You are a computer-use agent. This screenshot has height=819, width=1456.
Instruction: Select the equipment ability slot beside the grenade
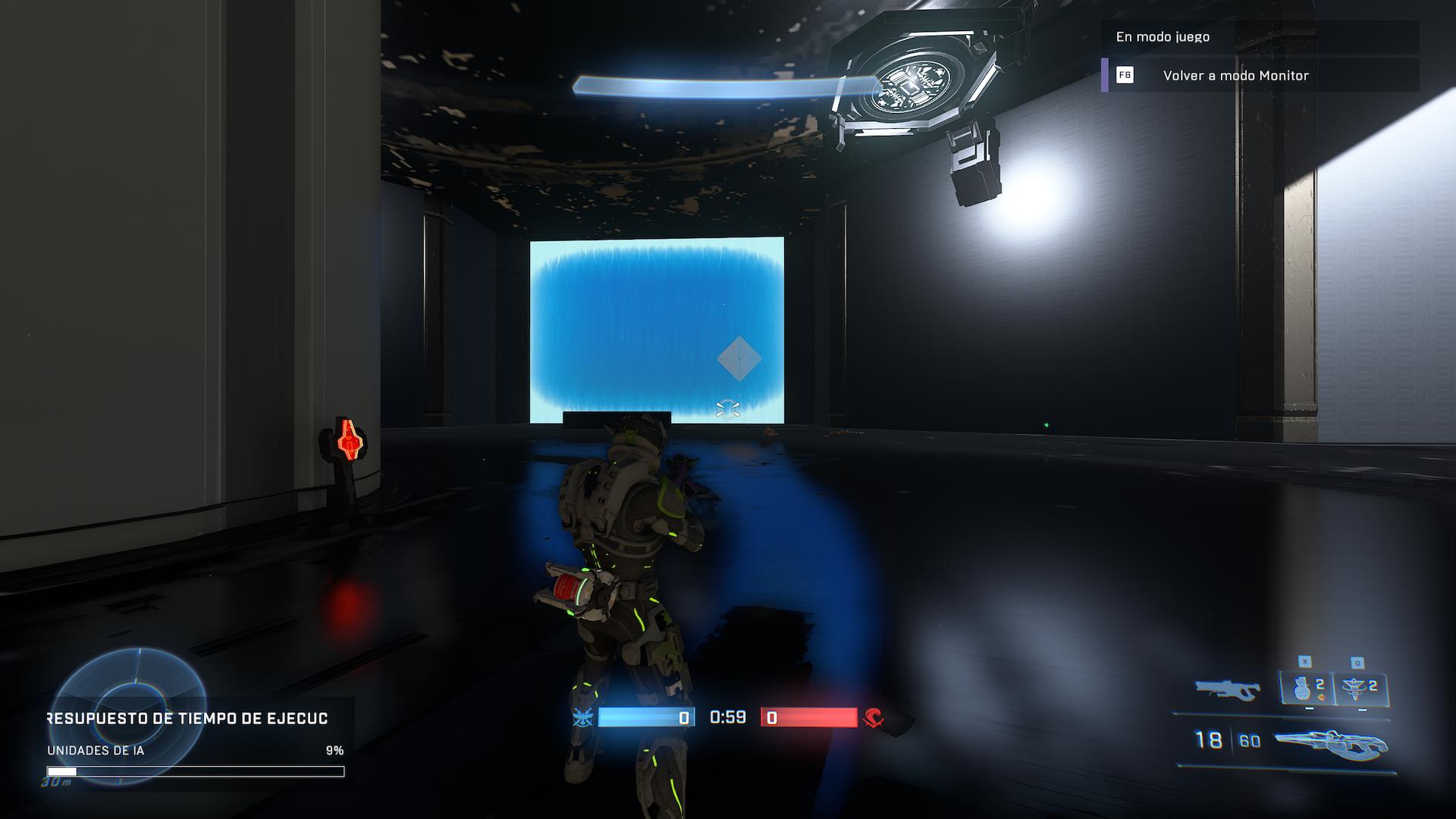pos(1360,689)
